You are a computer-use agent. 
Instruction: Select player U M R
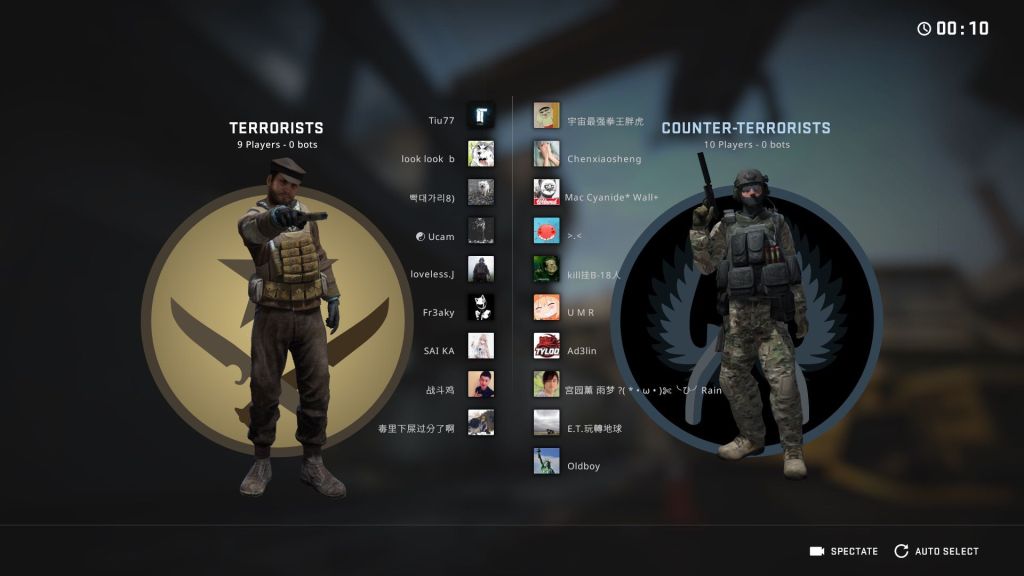(580, 313)
